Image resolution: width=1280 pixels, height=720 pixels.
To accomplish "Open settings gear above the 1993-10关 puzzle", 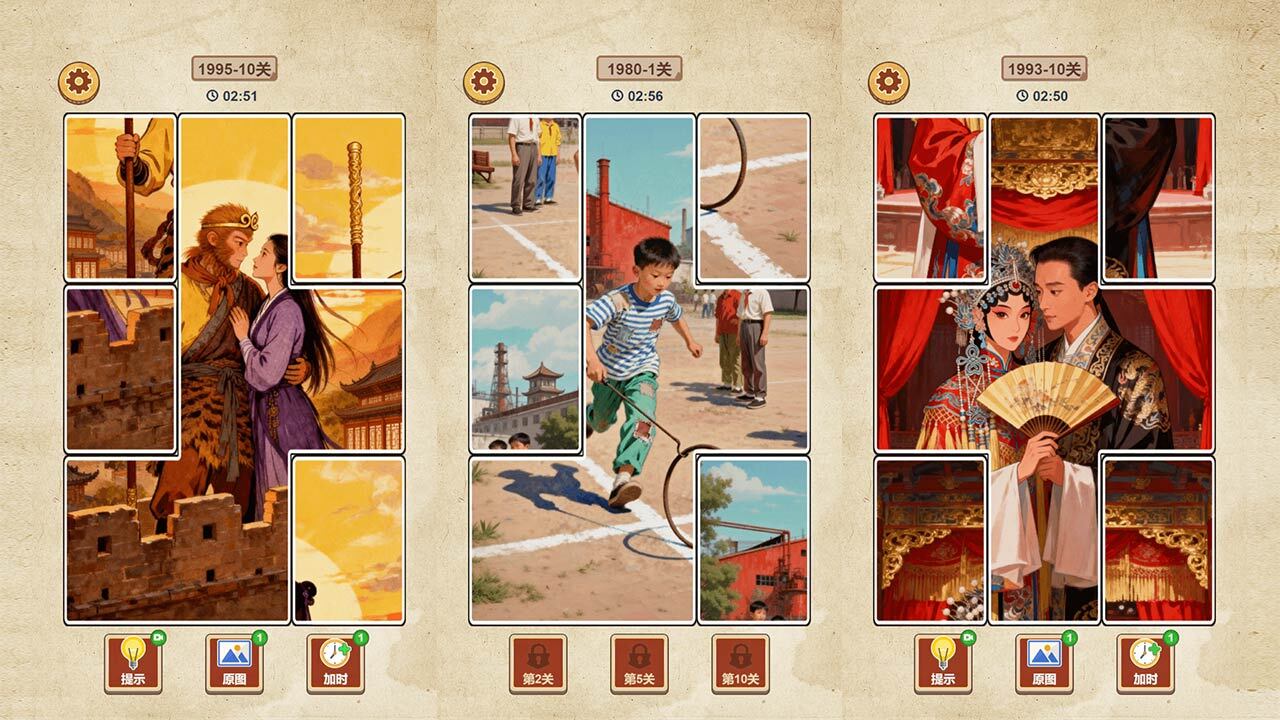I will pos(888,83).
